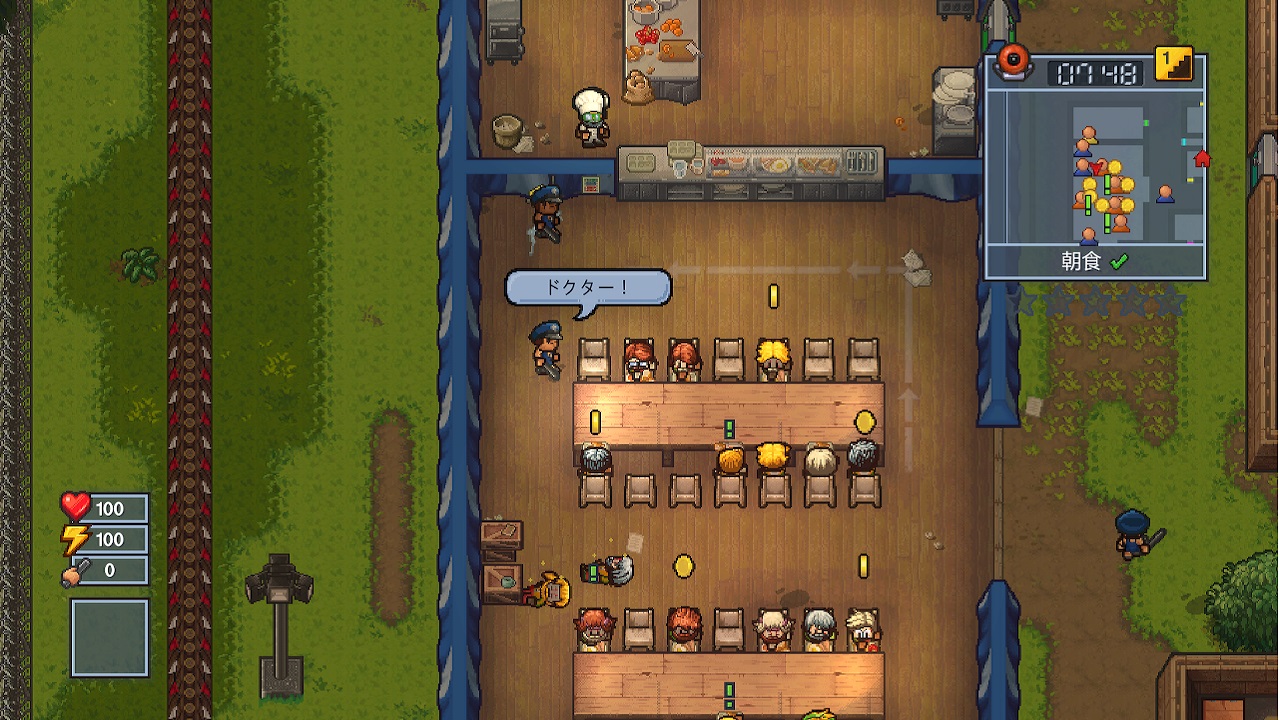
Task: Click the 朝食 routine tracker
Action: [1094, 262]
